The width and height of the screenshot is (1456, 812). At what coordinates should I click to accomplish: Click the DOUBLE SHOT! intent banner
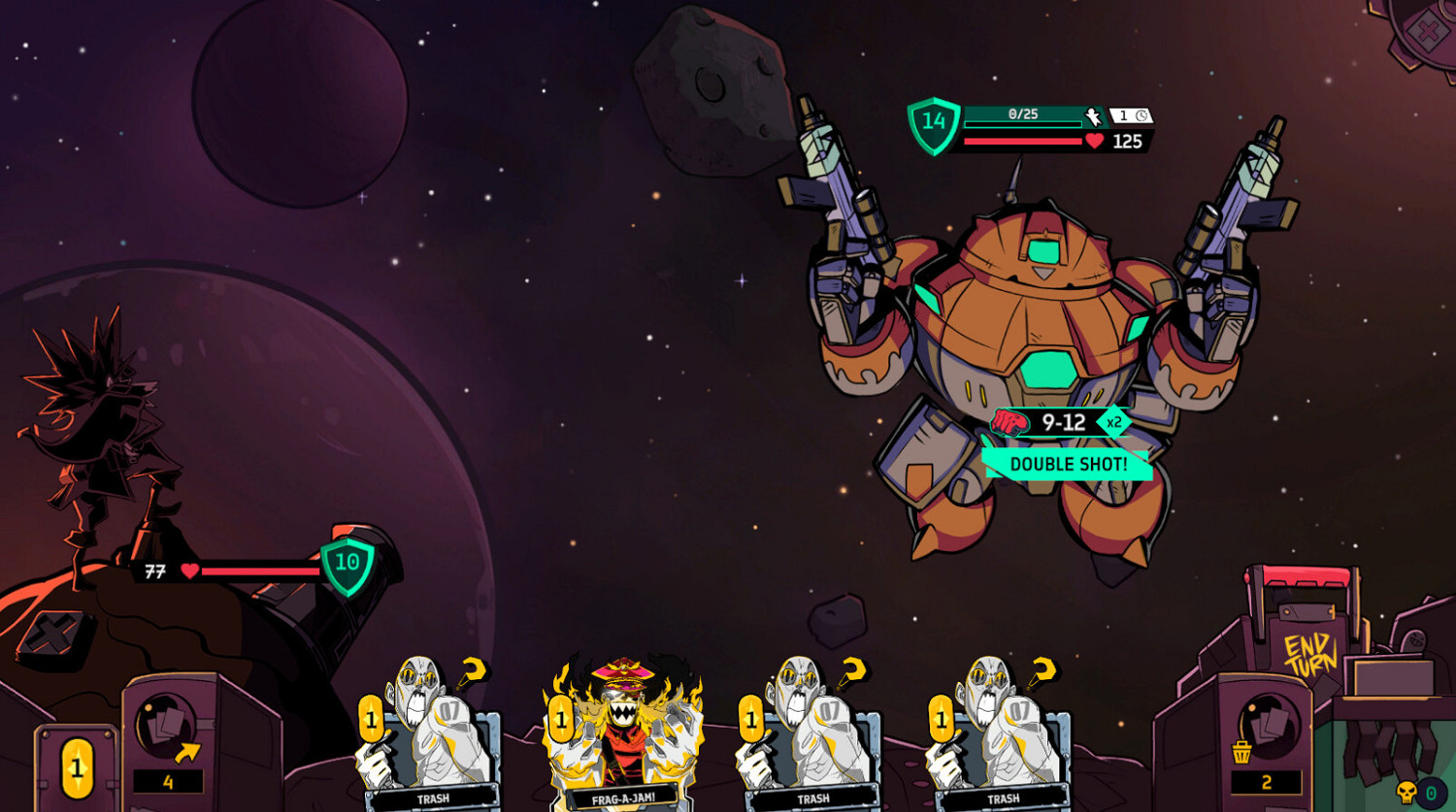point(1068,465)
